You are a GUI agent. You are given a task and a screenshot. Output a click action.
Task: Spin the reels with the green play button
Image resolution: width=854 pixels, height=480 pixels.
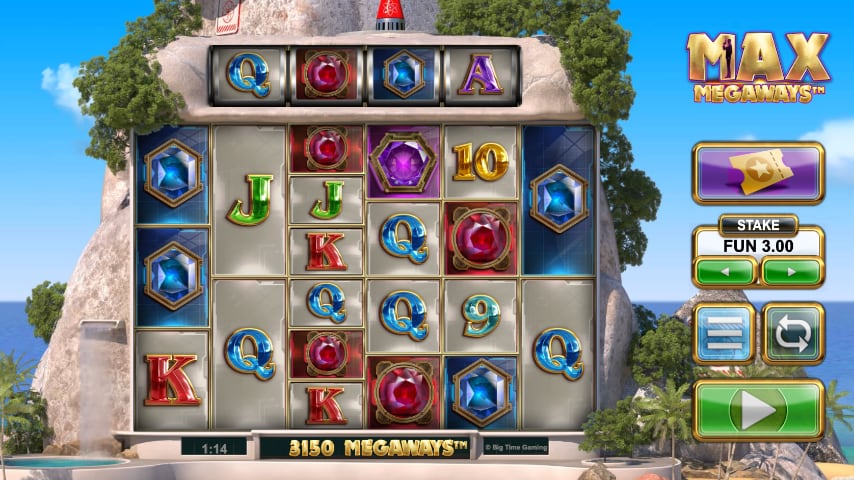point(758,410)
